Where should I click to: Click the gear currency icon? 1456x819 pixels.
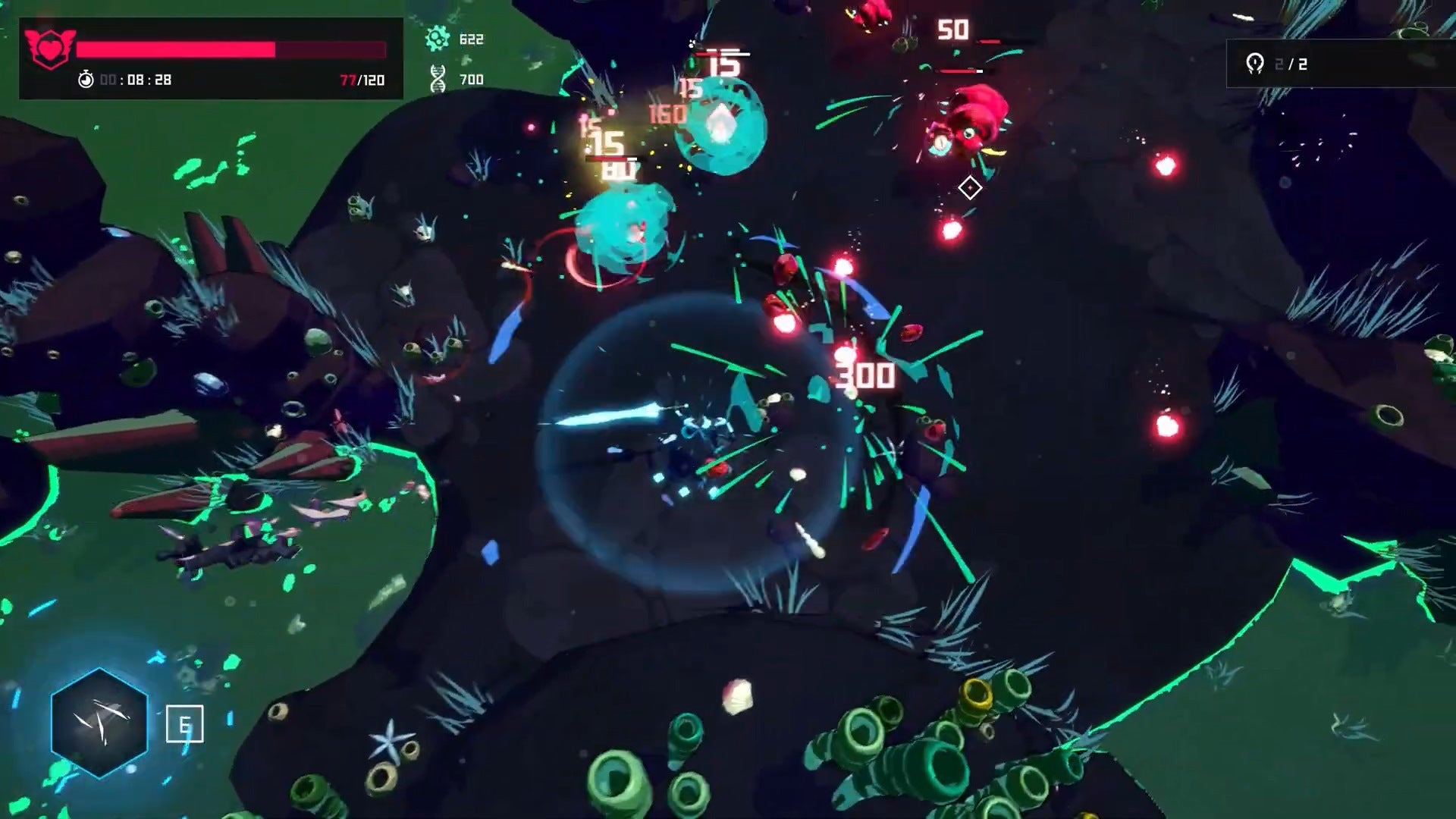[x=438, y=39]
